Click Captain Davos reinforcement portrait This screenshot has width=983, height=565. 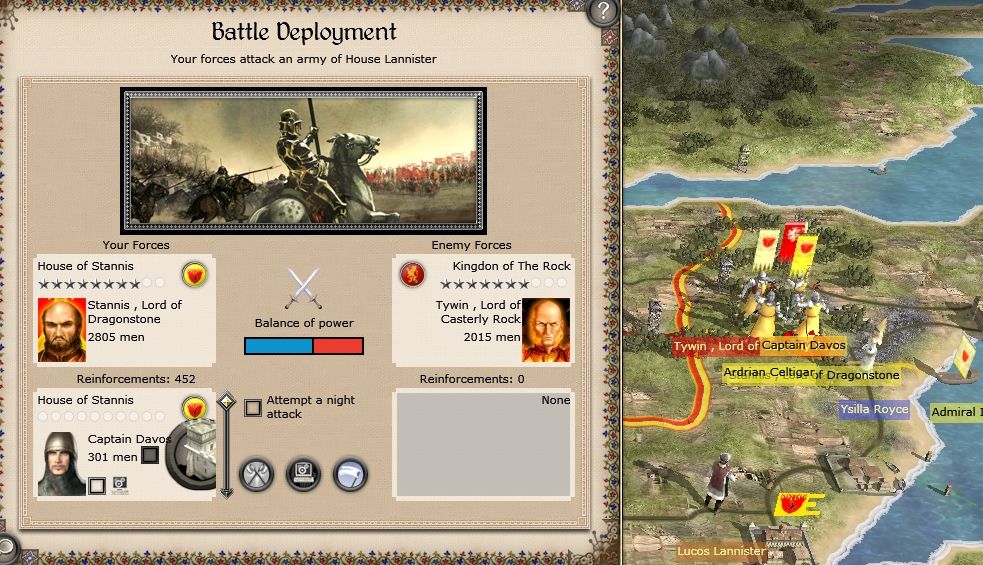pyautogui.click(x=61, y=464)
